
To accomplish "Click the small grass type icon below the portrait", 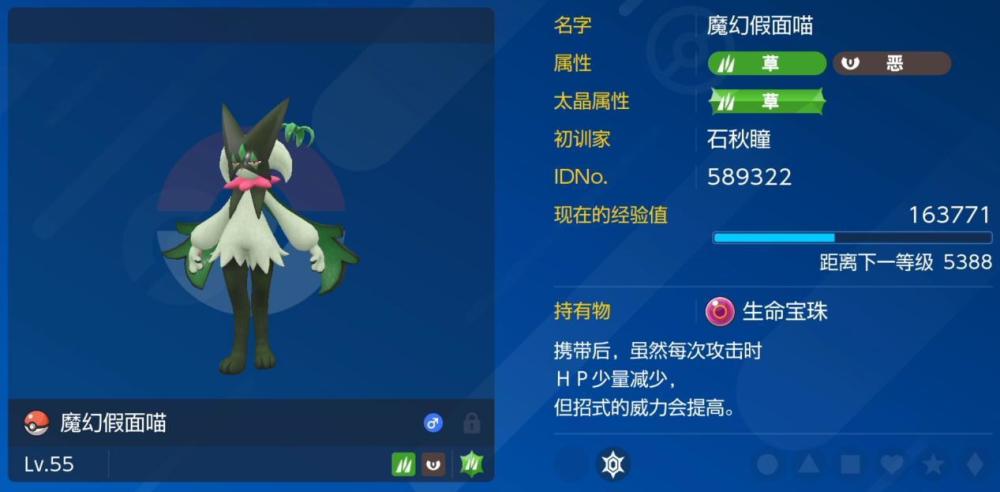I will point(403,464).
